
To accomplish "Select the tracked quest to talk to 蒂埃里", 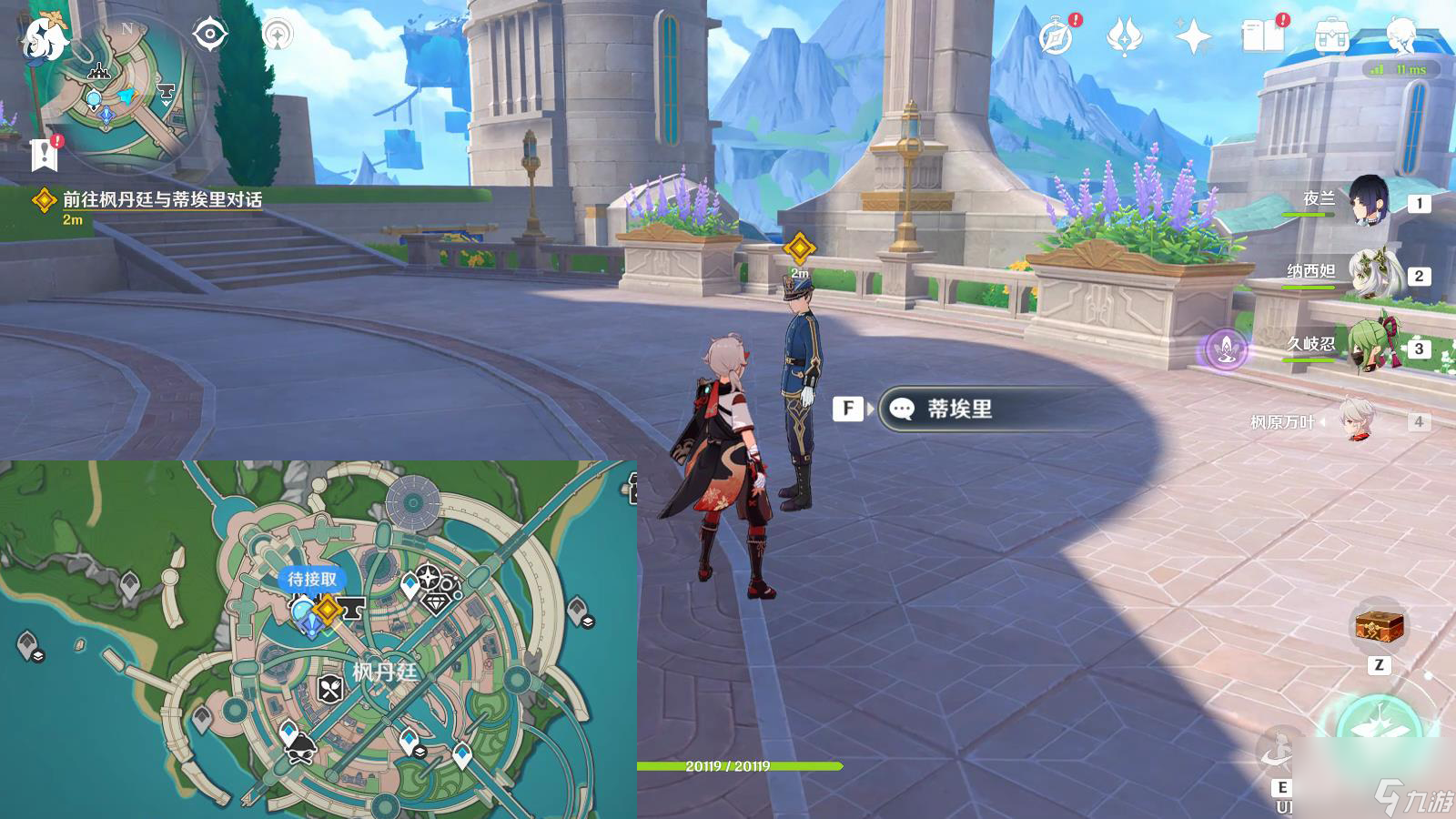I will pyautogui.click(x=161, y=199).
